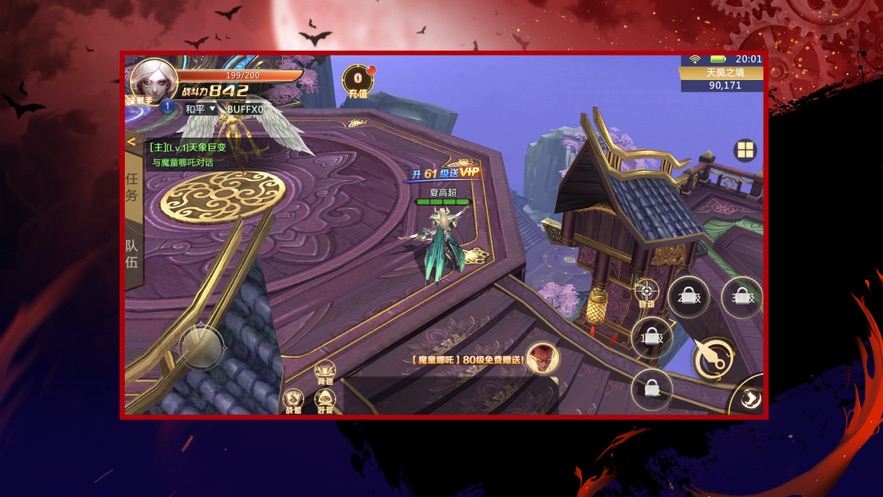Viewport: 883px width, 497px height.
Task: Open the 天昊之境 map location label
Action: [x=723, y=72]
